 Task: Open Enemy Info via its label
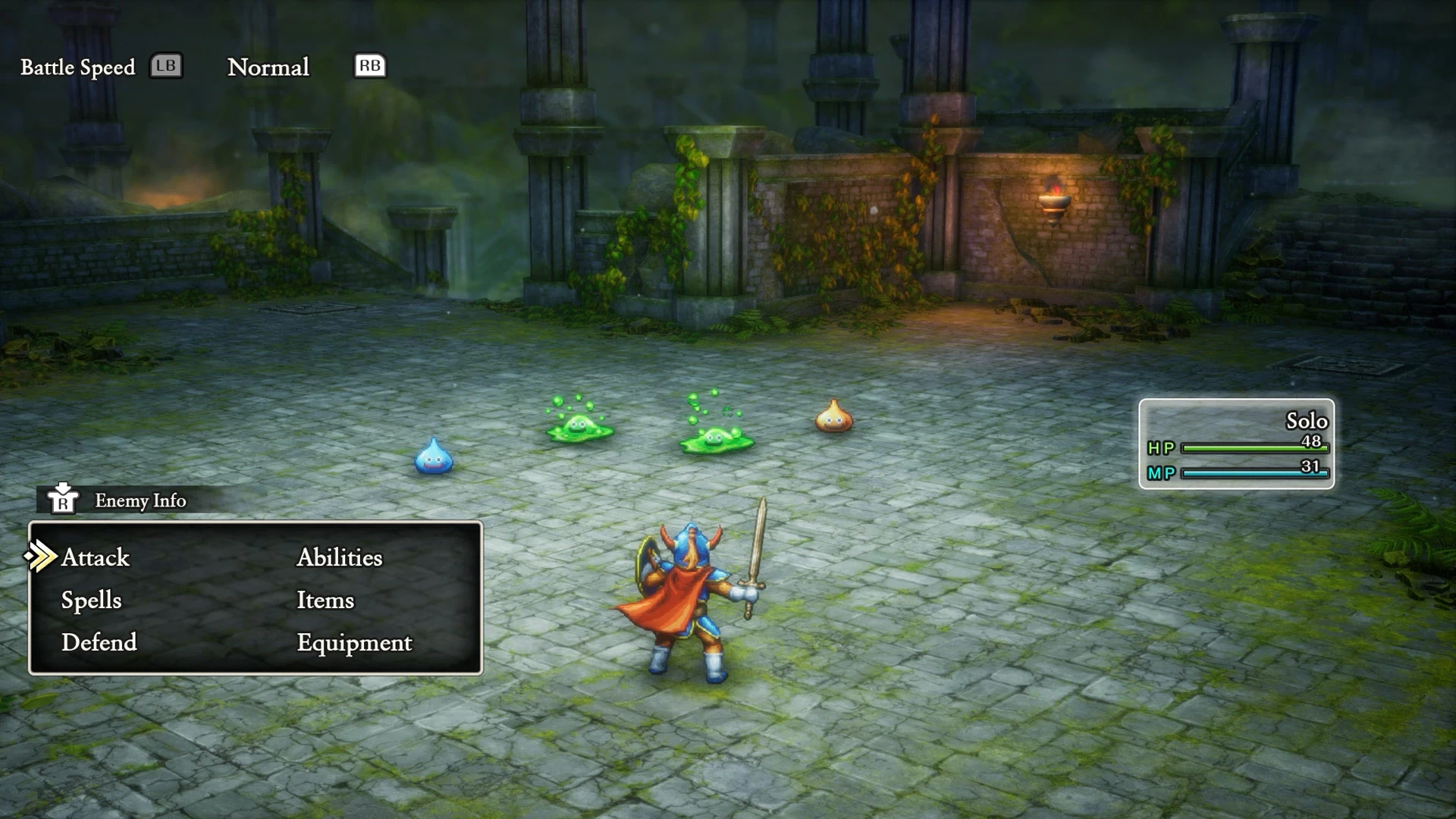click(140, 500)
